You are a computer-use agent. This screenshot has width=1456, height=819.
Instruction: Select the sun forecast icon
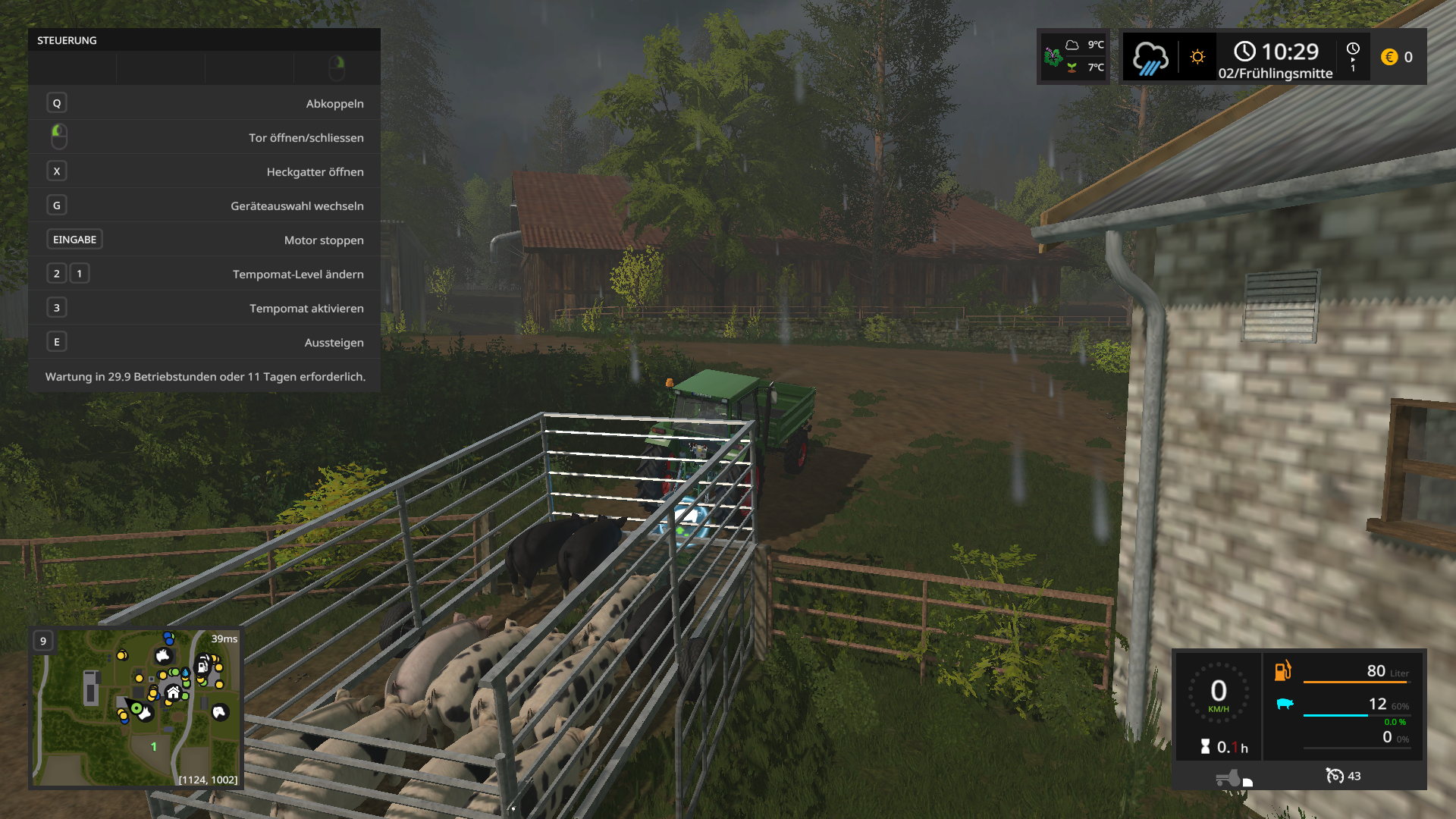1197,57
